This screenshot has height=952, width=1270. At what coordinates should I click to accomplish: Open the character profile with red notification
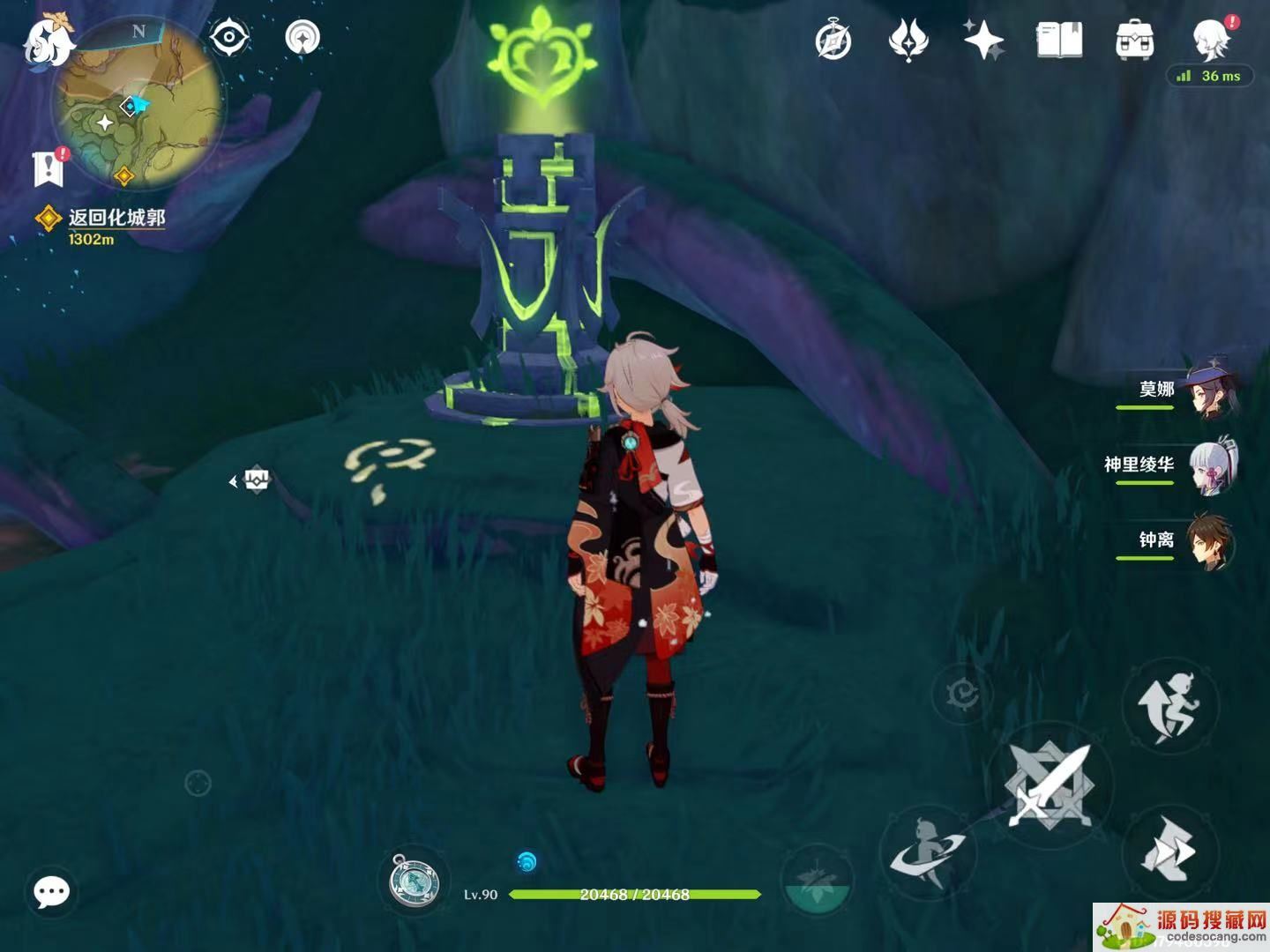point(1208,40)
